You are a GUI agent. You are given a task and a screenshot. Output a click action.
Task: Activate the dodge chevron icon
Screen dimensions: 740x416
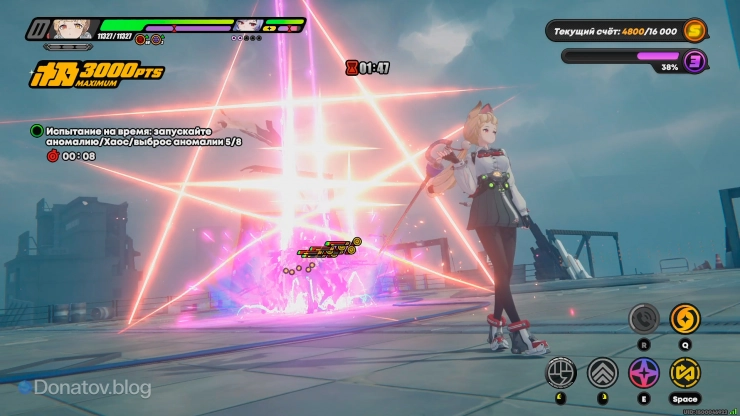click(602, 372)
